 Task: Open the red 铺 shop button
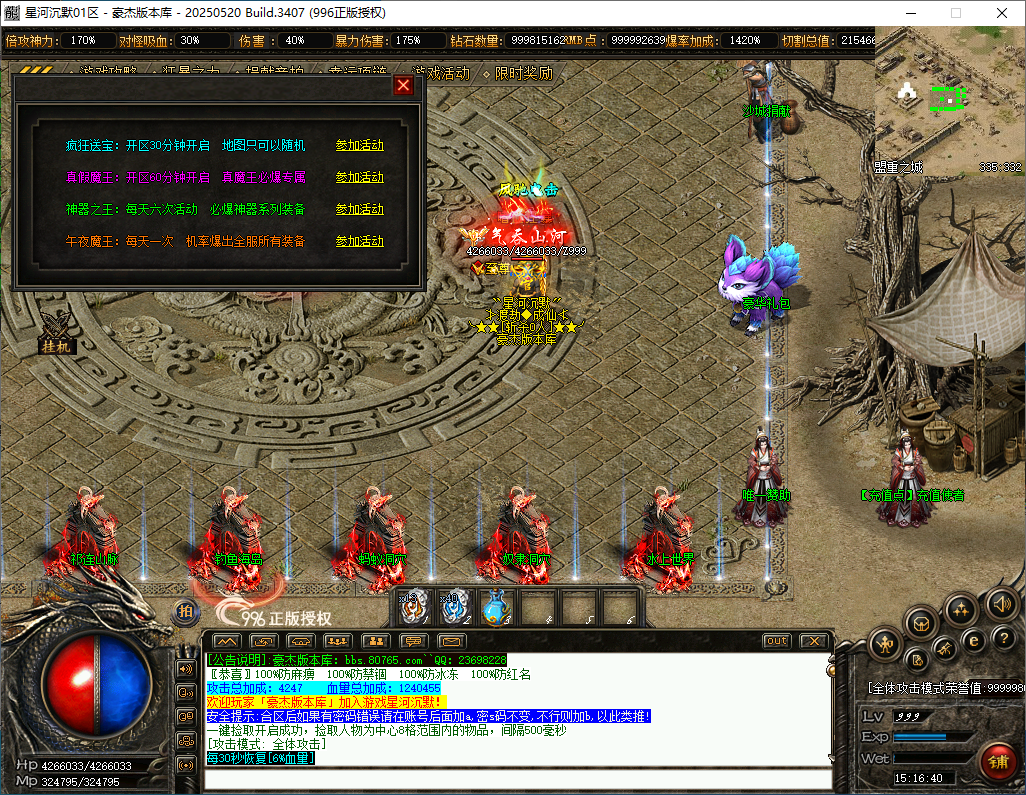[997, 762]
